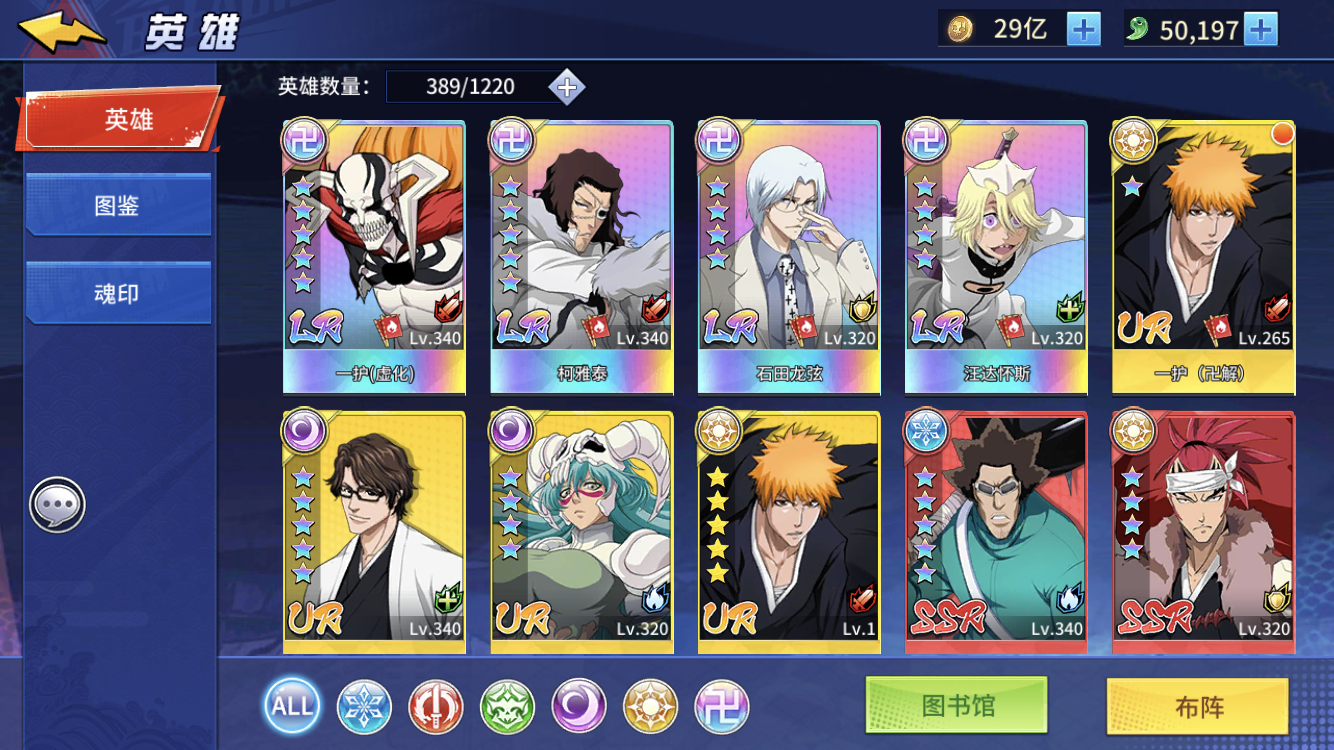Filter heroes by green skull faction

click(x=508, y=706)
